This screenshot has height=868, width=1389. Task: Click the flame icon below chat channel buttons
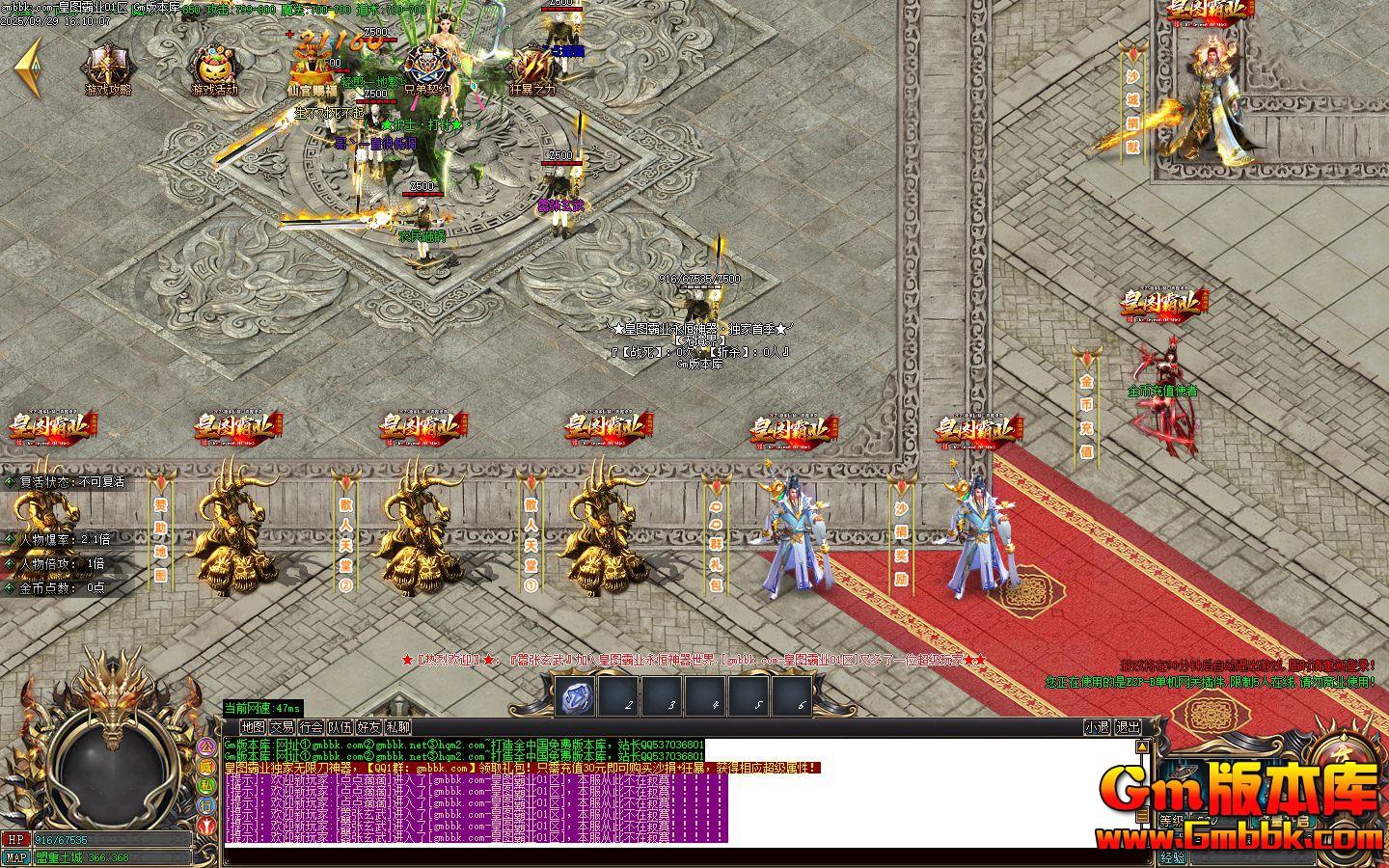[x=206, y=827]
